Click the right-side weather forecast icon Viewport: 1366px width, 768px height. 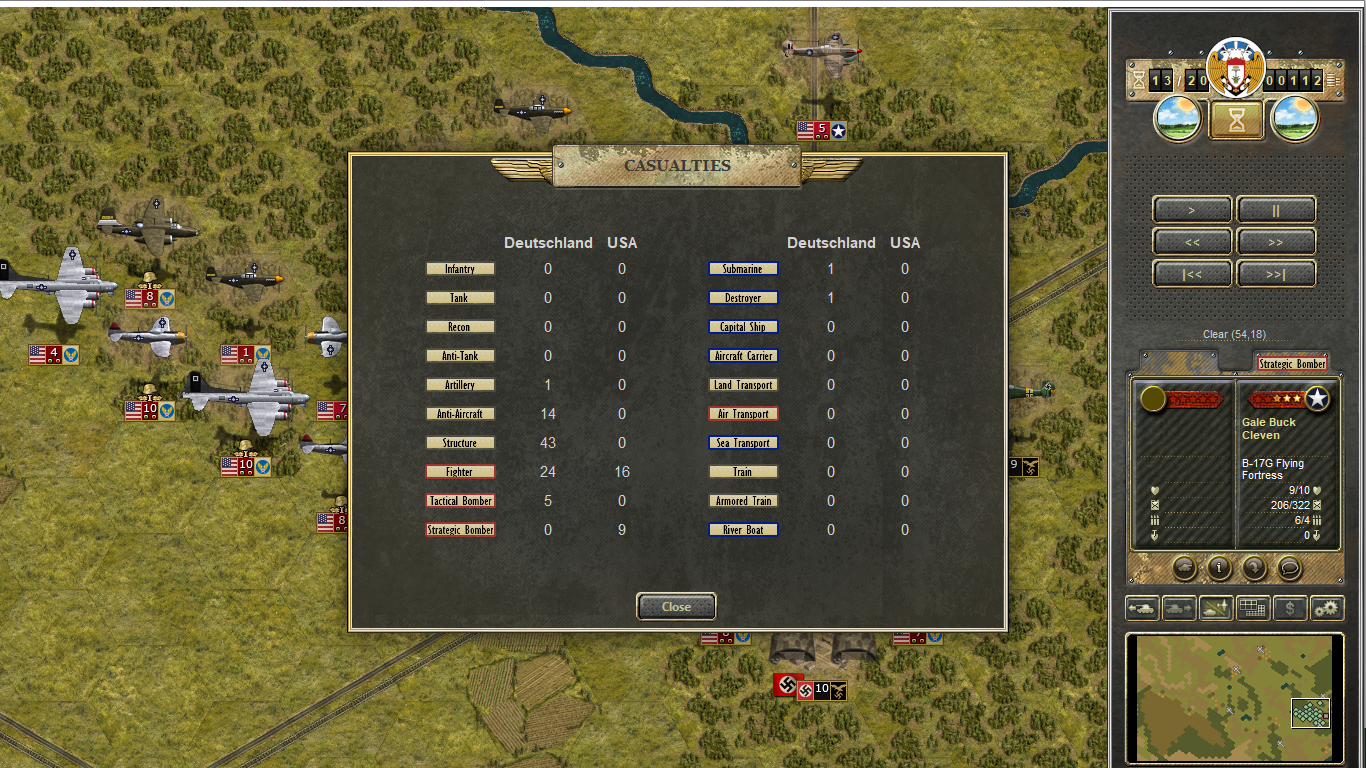[x=1295, y=119]
